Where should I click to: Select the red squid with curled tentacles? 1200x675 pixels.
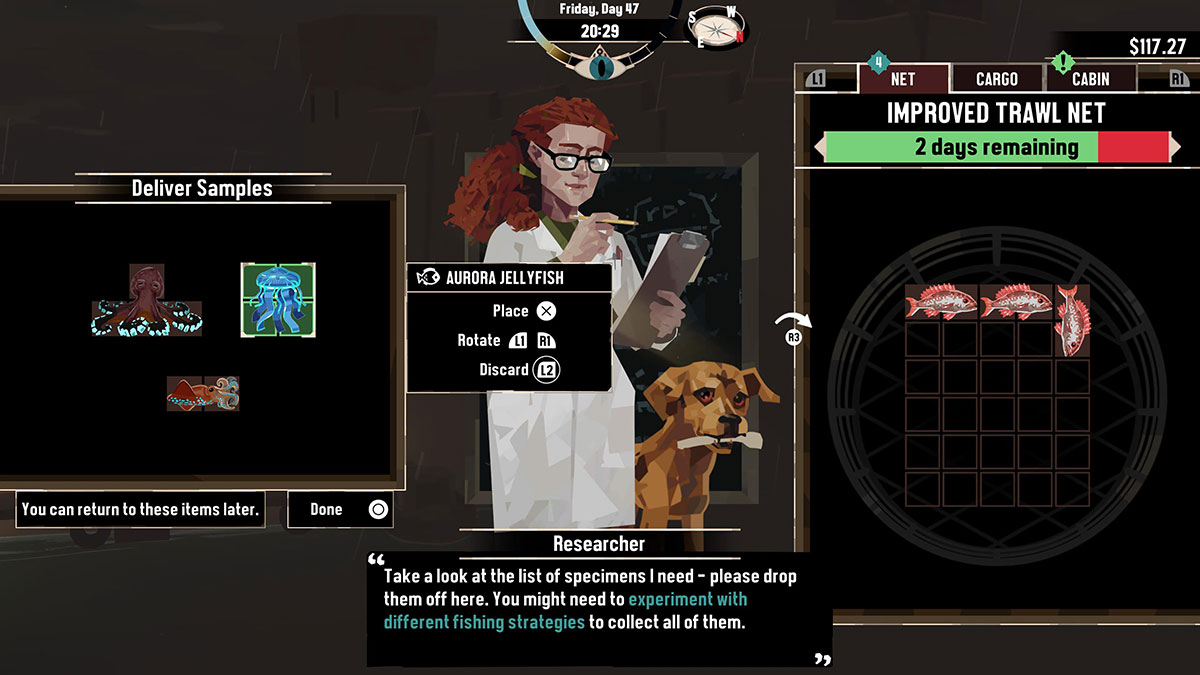(x=203, y=393)
